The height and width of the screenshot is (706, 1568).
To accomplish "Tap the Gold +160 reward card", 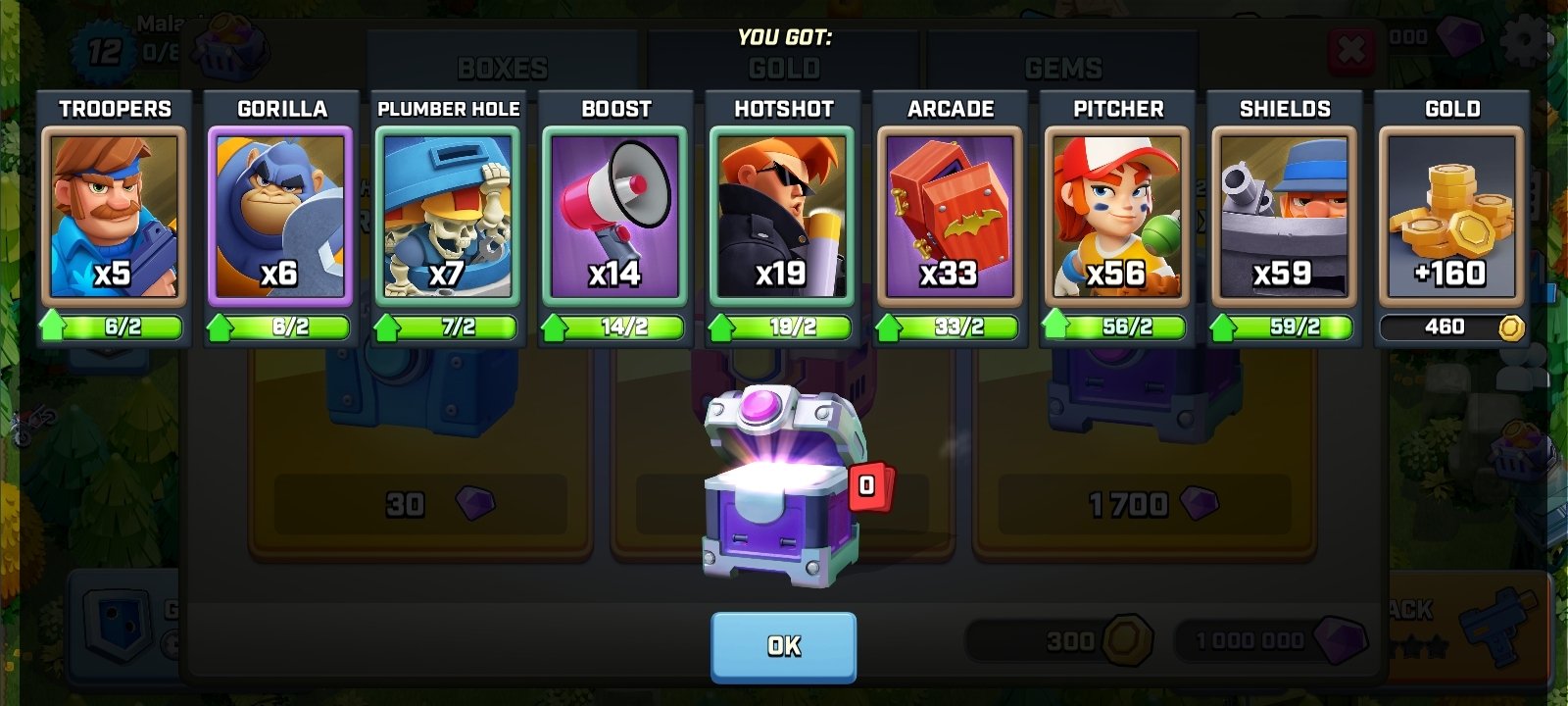I will click(x=1454, y=216).
